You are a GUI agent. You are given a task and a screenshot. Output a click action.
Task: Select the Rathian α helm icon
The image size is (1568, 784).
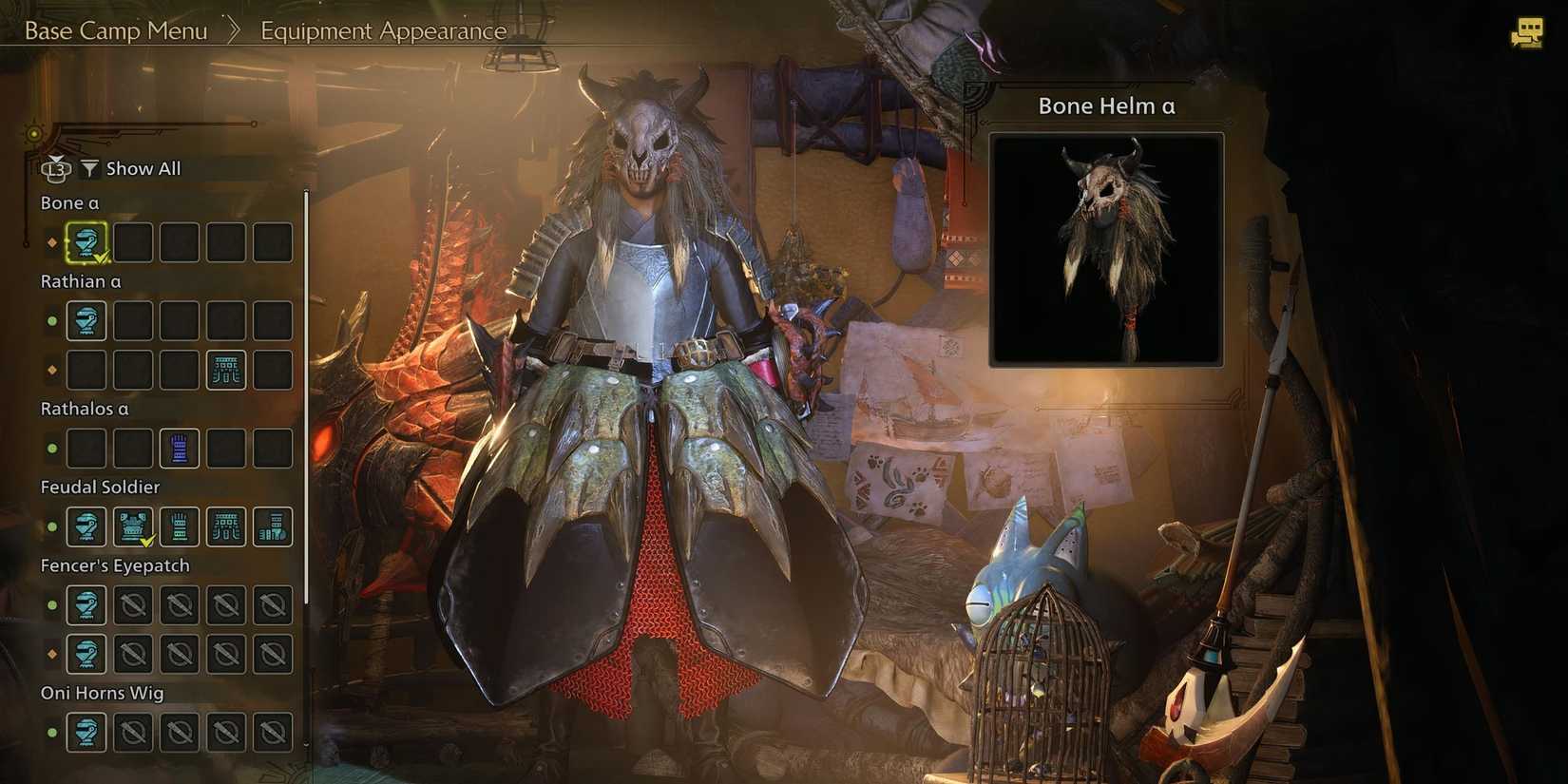[86, 321]
